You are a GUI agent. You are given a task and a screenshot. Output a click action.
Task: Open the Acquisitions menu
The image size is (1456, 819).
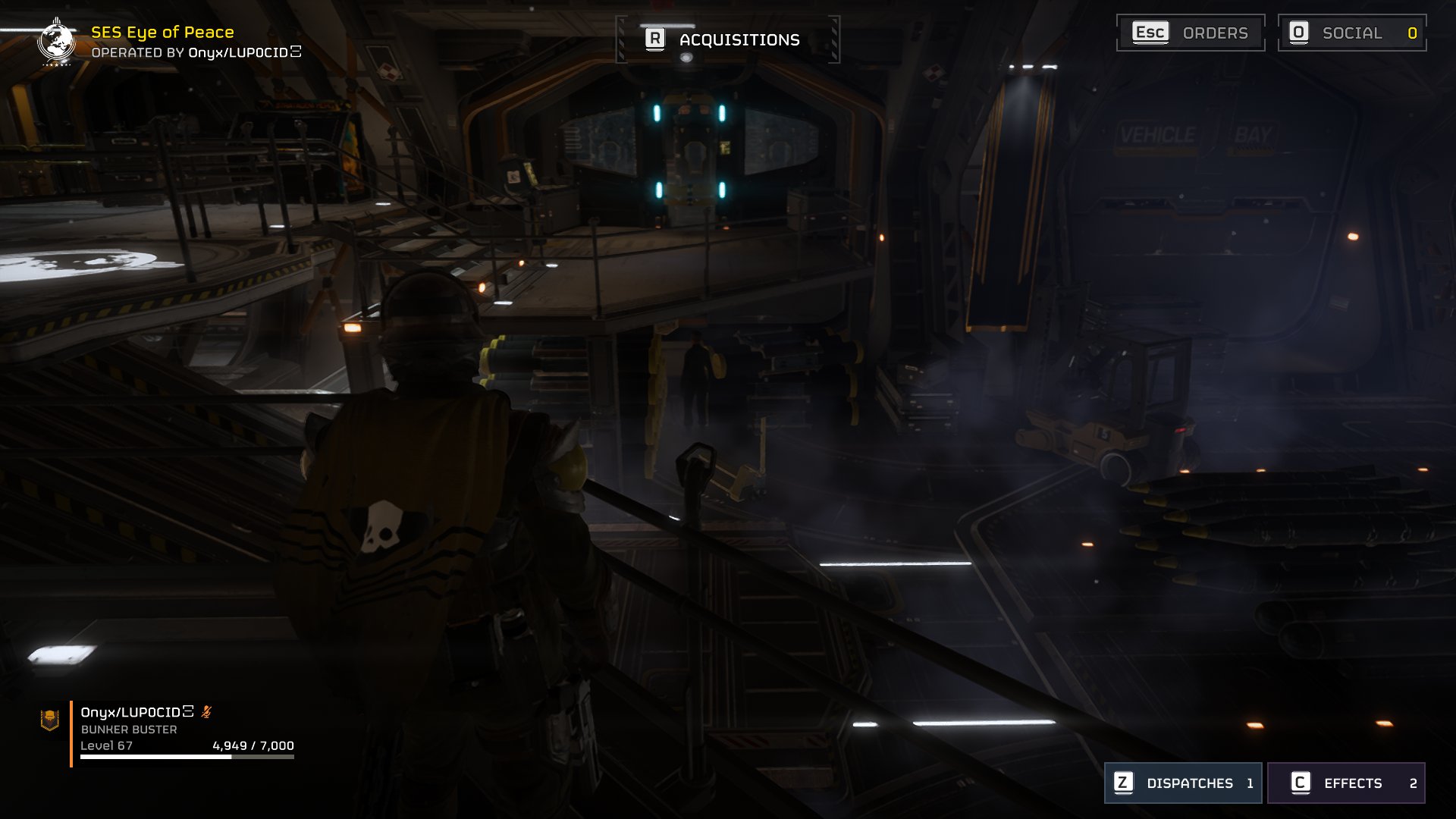coord(726,39)
